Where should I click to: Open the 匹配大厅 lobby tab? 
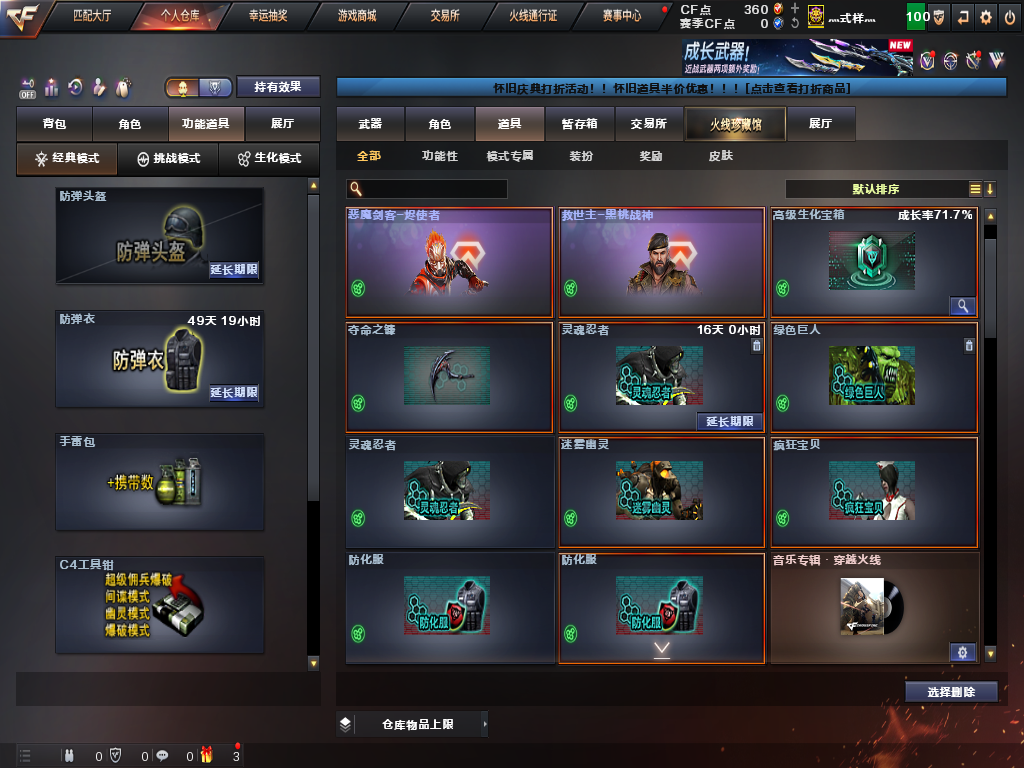point(92,16)
